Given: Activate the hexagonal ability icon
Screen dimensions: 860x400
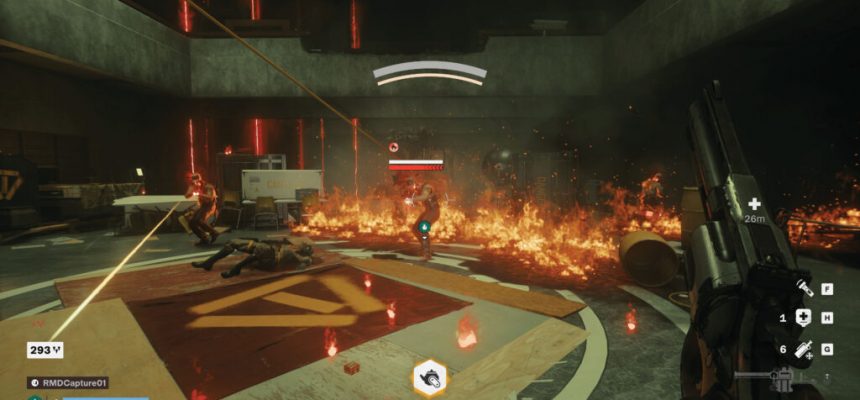Looking at the screenshot, I should pos(430,378).
